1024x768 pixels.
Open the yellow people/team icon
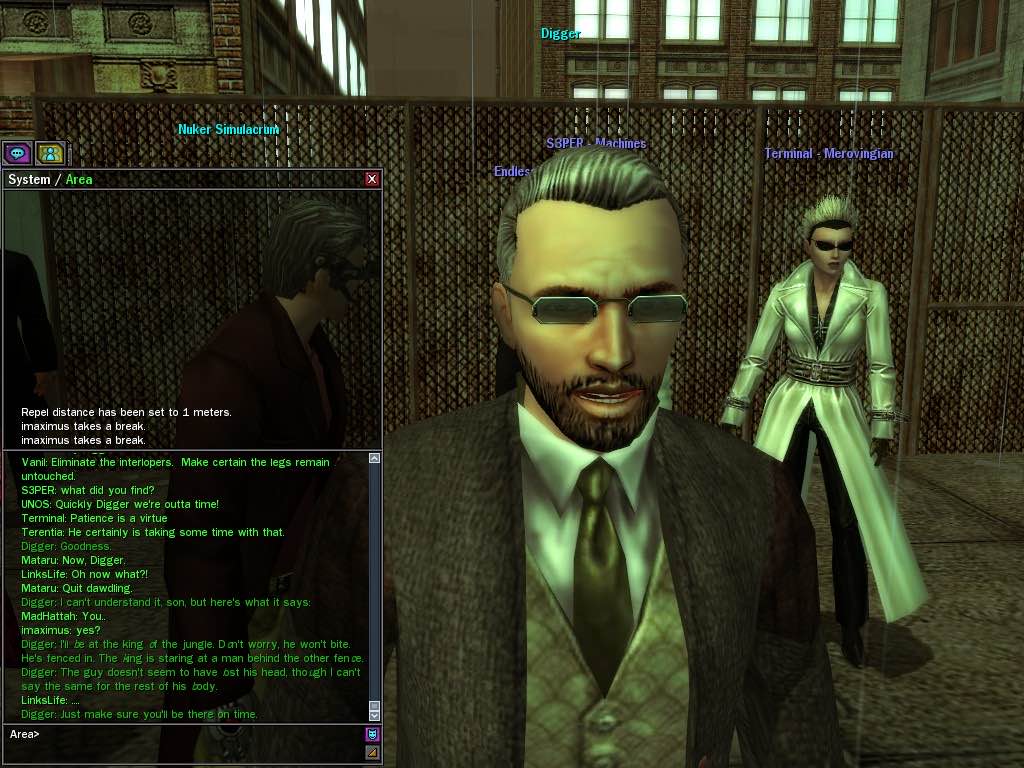point(50,153)
